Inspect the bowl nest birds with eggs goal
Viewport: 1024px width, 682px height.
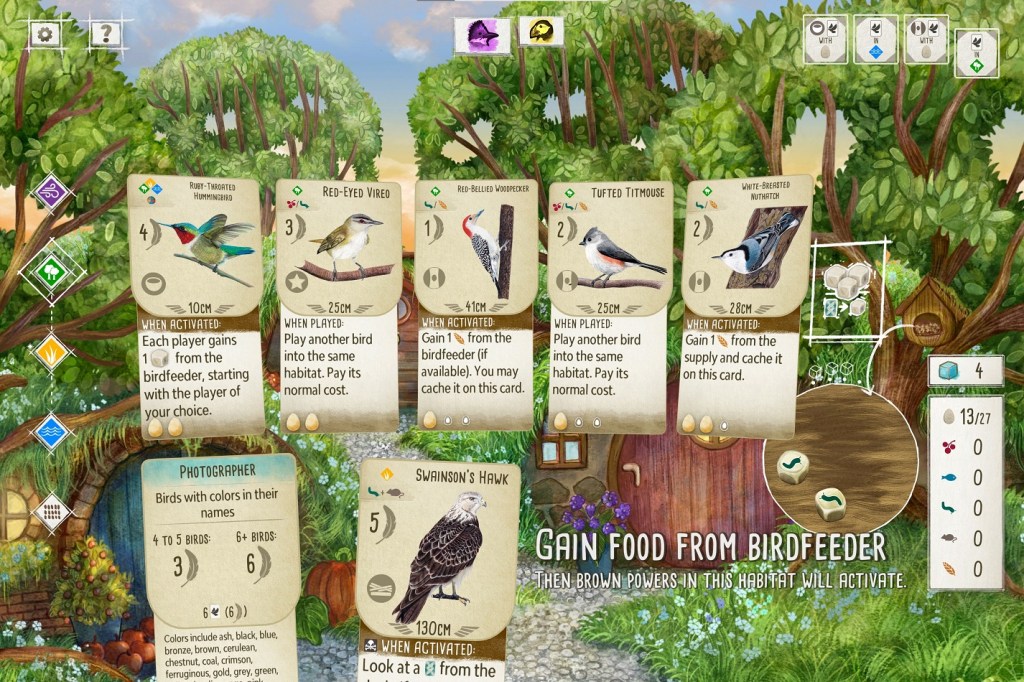pyautogui.click(x=825, y=39)
